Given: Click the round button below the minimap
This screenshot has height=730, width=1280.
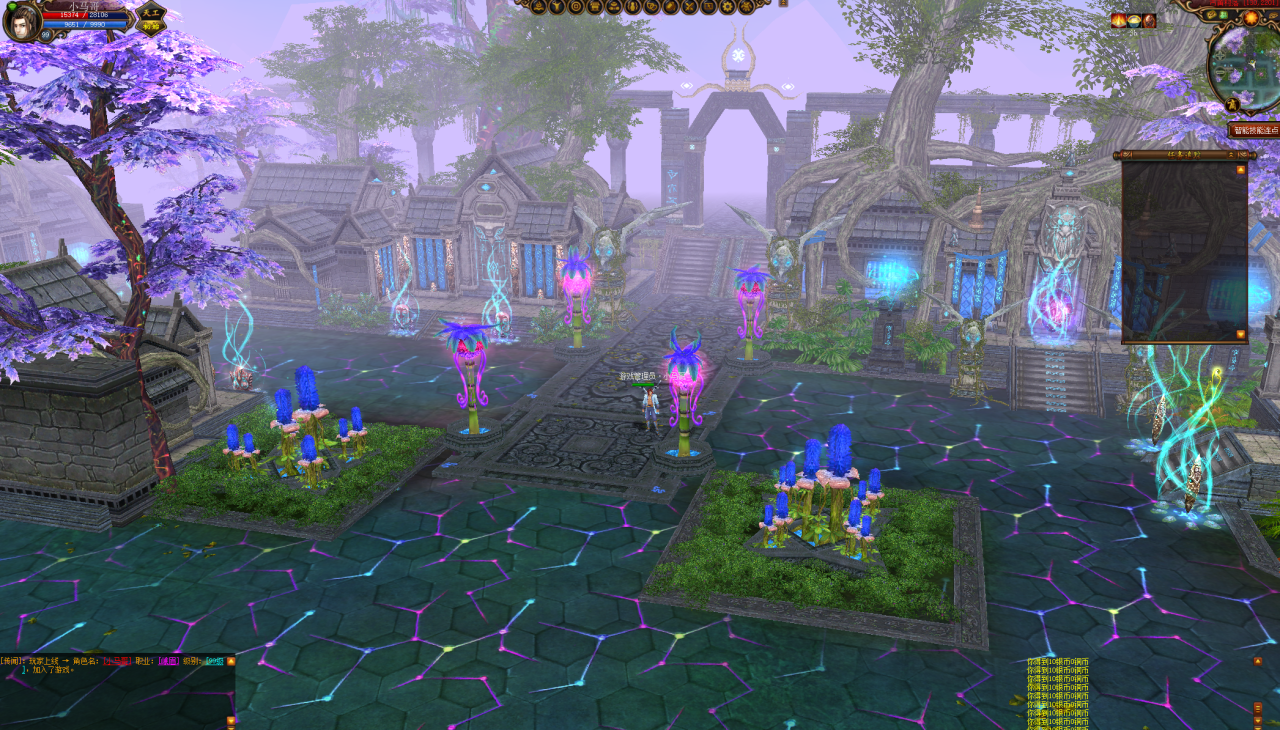Looking at the screenshot, I should click(x=1232, y=104).
